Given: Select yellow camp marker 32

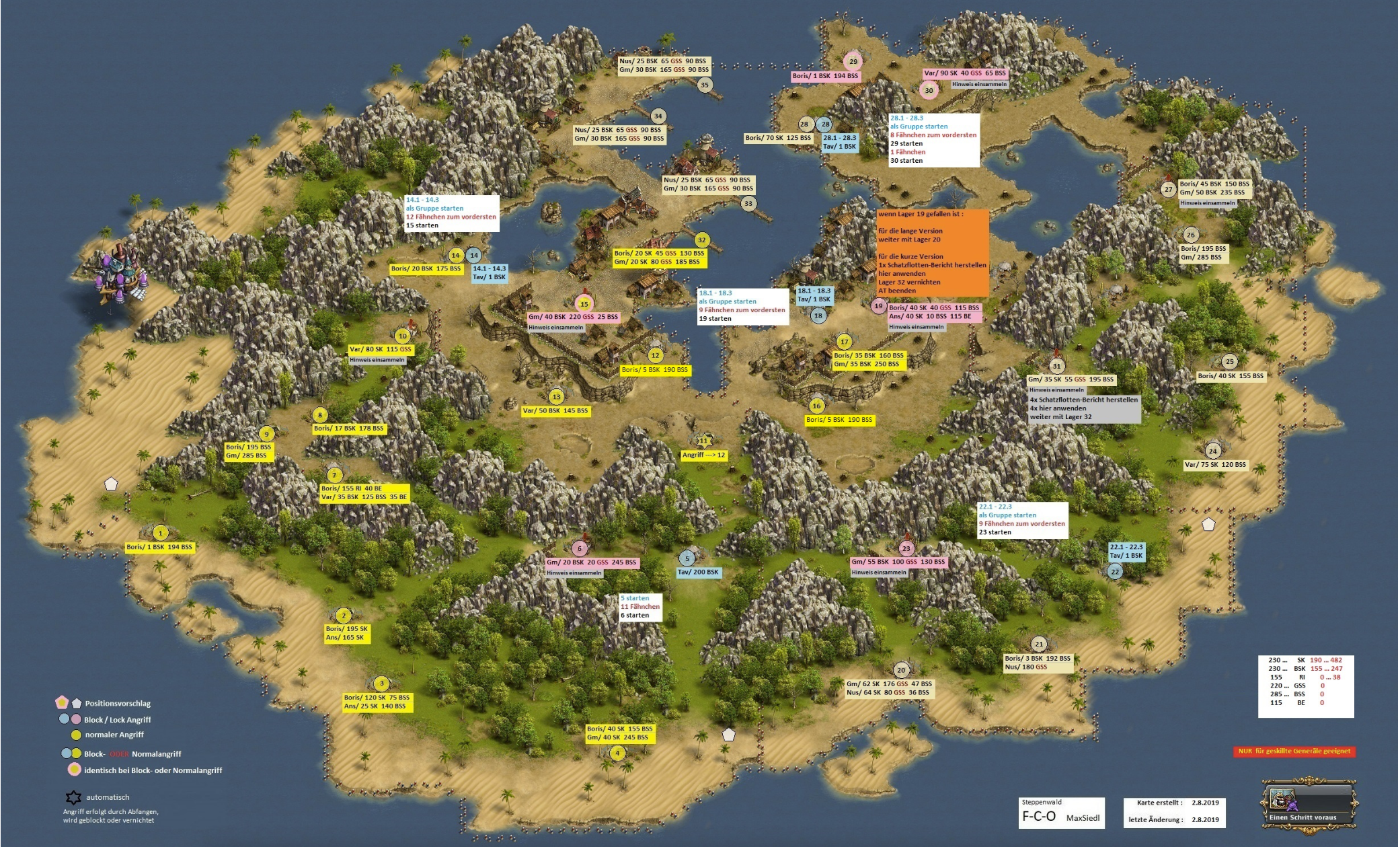Looking at the screenshot, I should click(x=702, y=240).
